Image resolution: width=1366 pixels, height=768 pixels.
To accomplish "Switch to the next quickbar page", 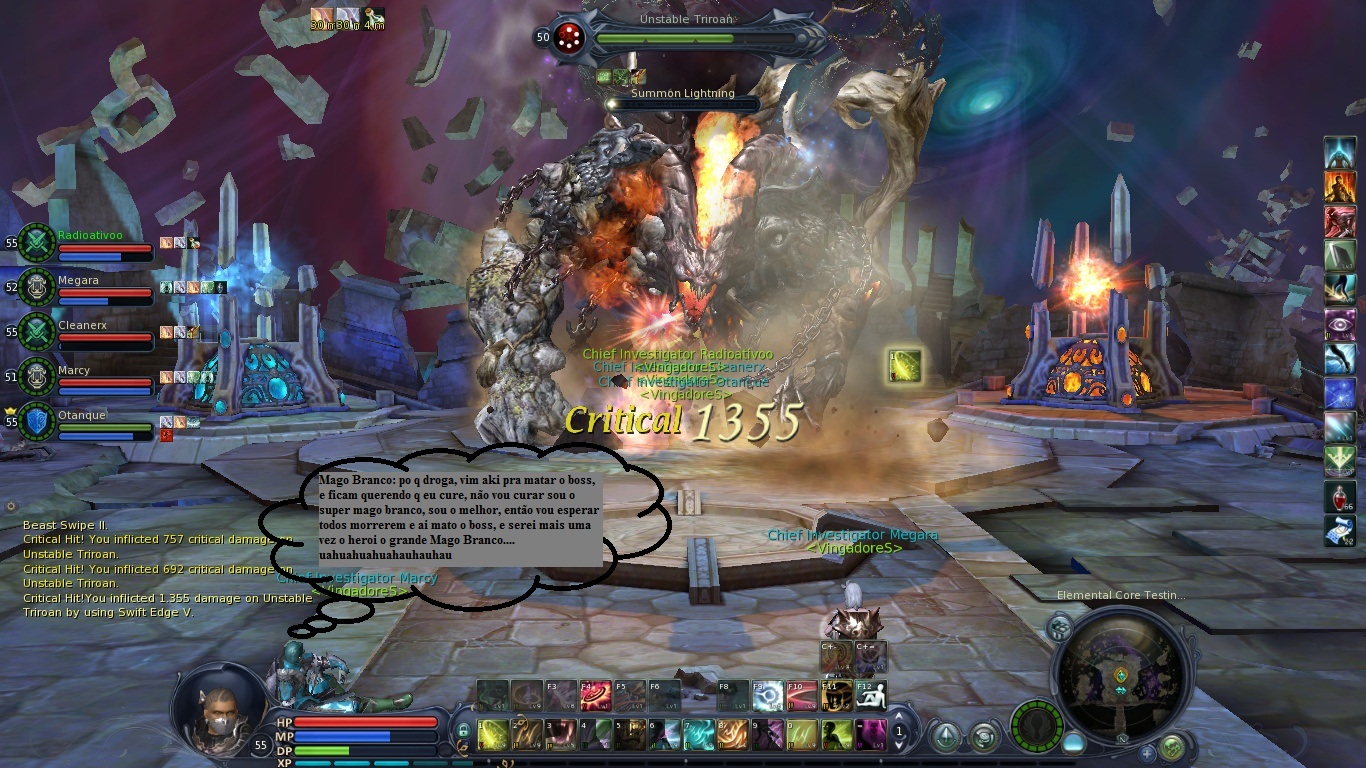I will click(899, 744).
